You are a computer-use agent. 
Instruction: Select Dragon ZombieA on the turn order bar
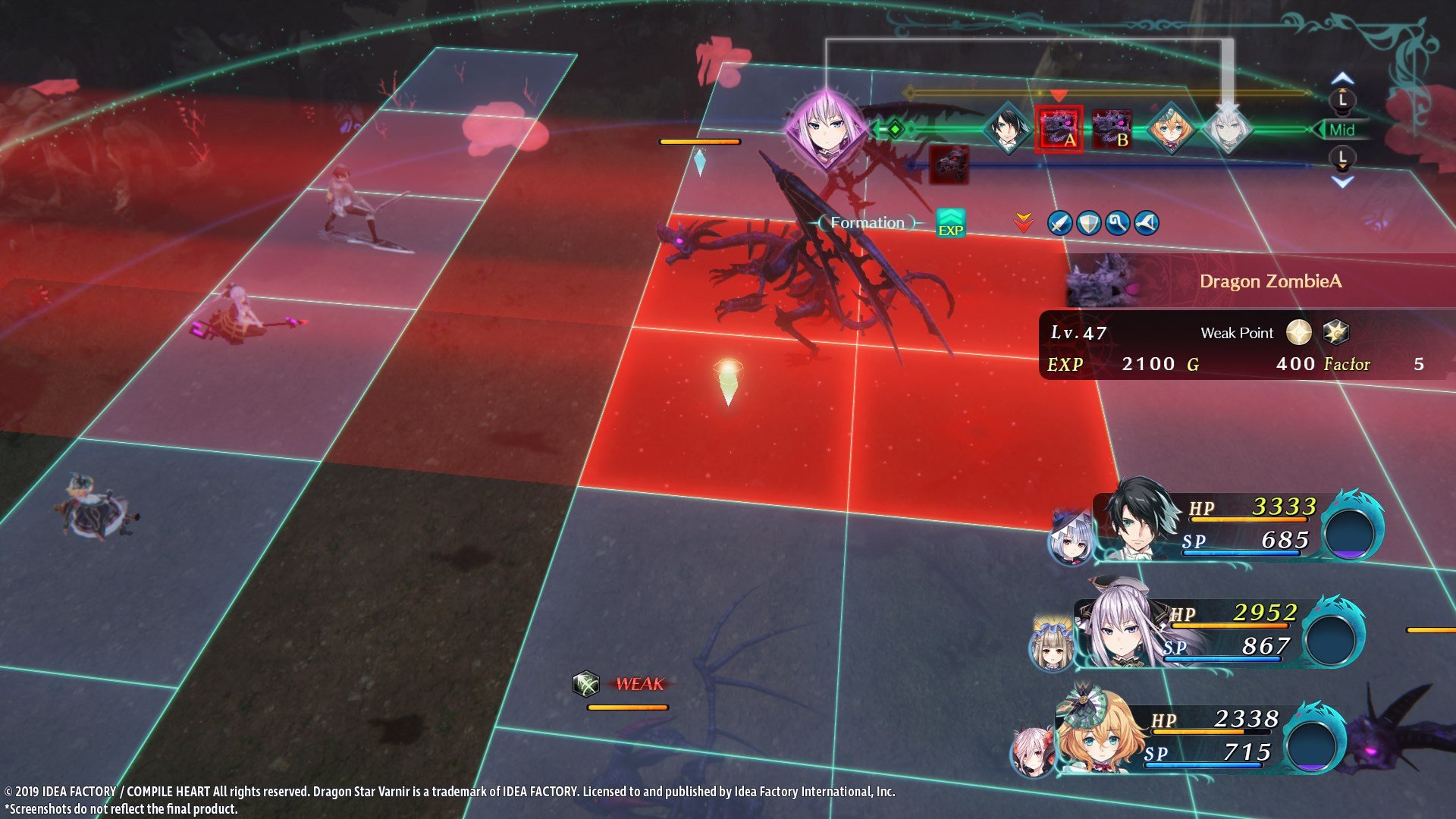click(x=1060, y=130)
